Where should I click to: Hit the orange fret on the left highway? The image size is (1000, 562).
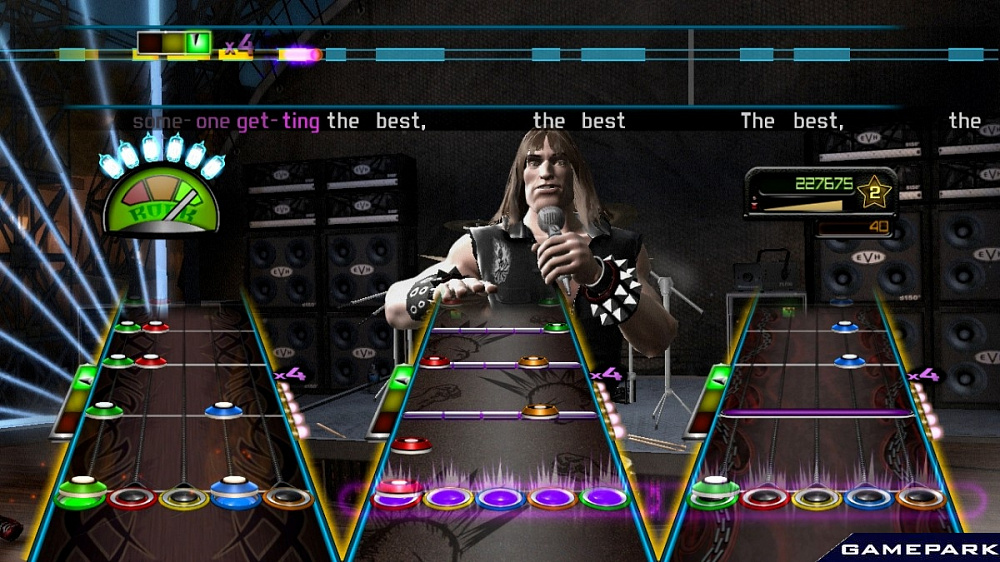coord(287,497)
